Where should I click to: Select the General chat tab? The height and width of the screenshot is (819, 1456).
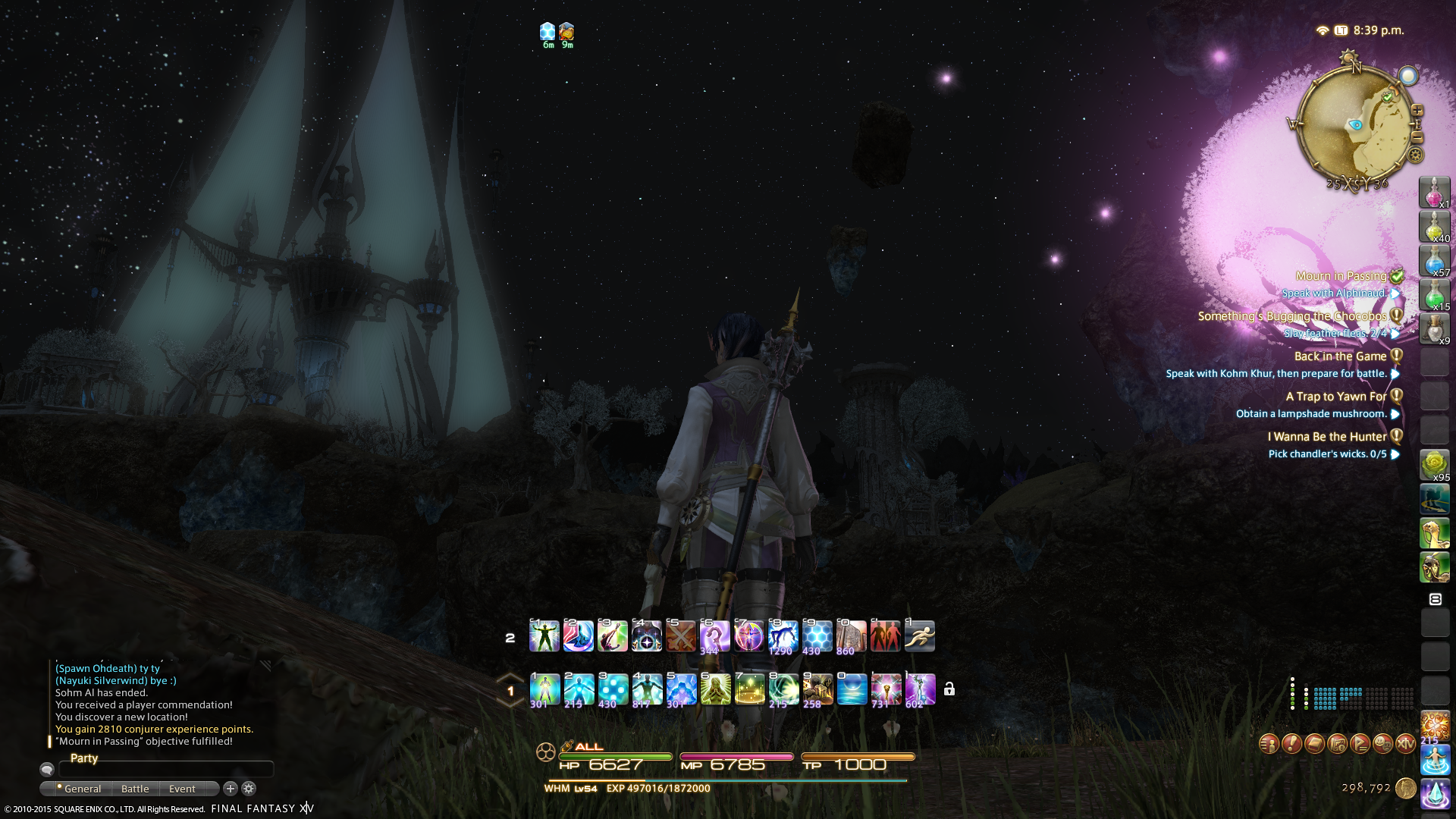click(x=82, y=789)
